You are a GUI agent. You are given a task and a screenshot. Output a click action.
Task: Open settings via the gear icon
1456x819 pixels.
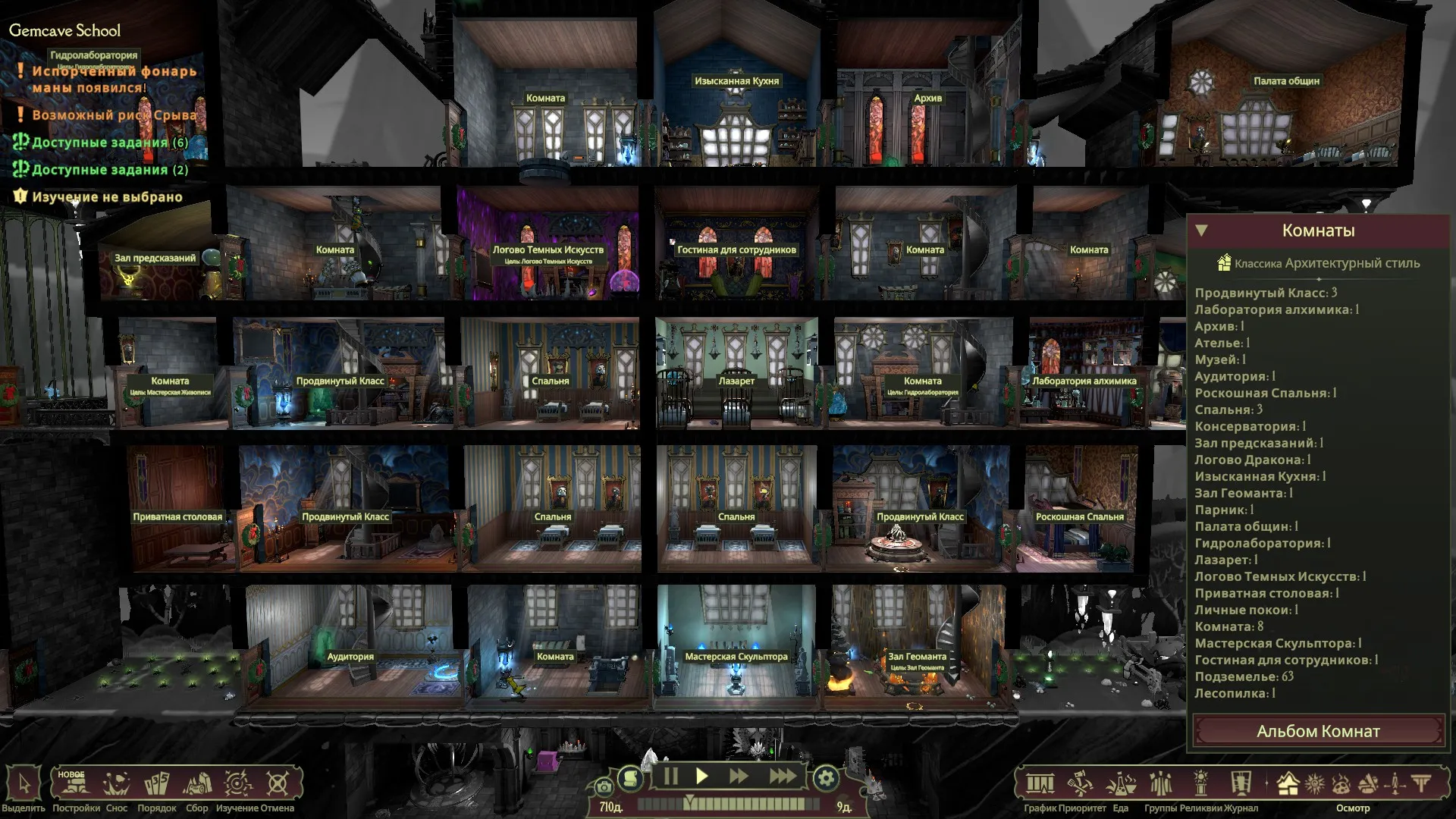(826, 777)
